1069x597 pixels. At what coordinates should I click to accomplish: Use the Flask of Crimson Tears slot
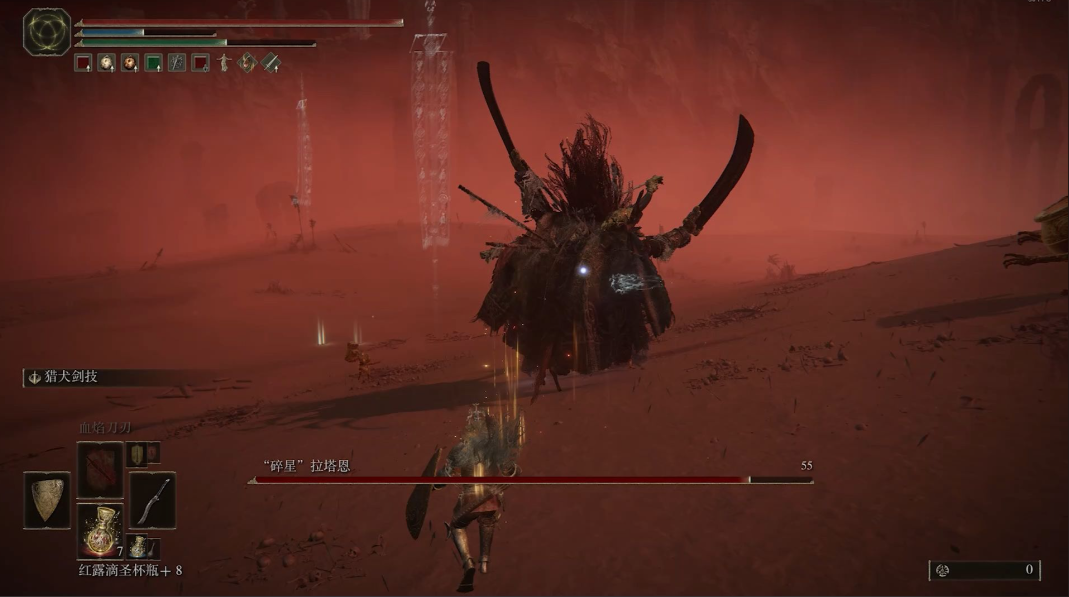point(100,529)
